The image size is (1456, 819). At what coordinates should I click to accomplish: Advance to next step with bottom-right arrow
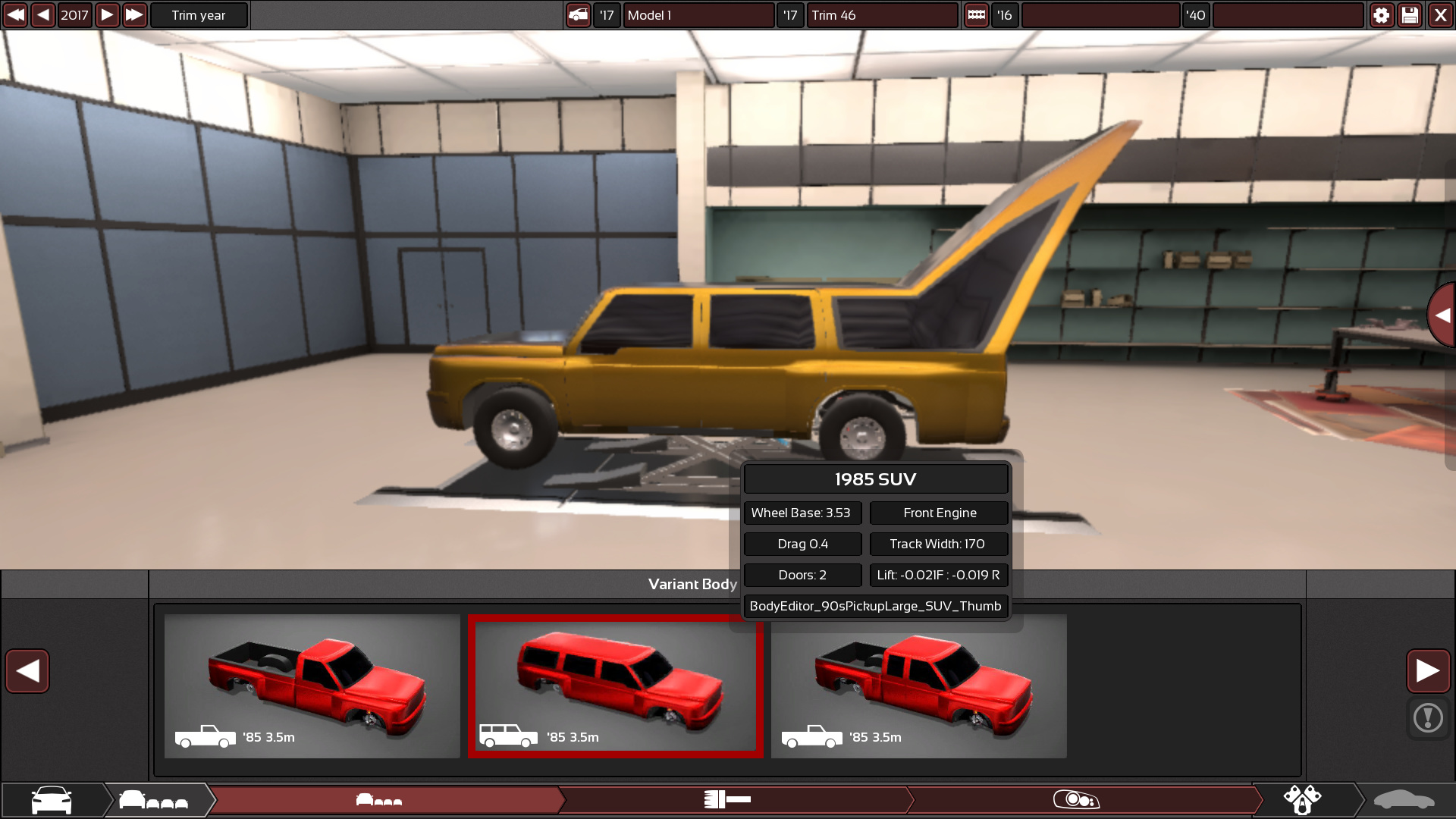[1428, 670]
